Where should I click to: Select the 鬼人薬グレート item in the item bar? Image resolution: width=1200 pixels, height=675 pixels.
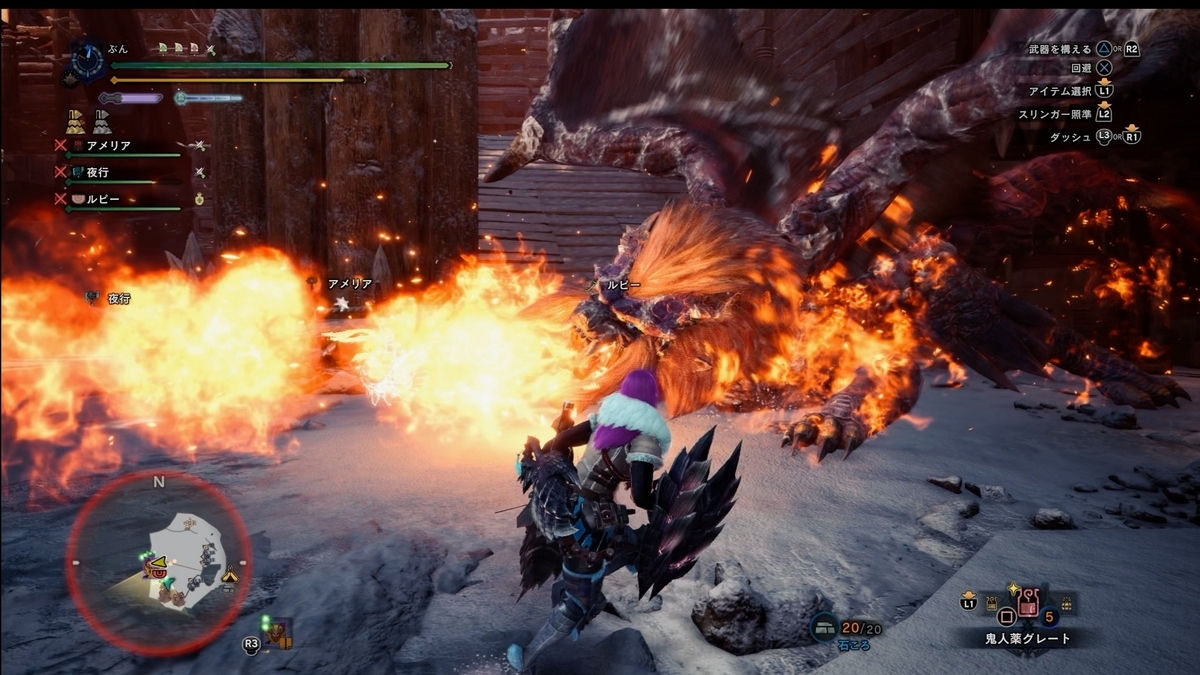click(x=1027, y=605)
